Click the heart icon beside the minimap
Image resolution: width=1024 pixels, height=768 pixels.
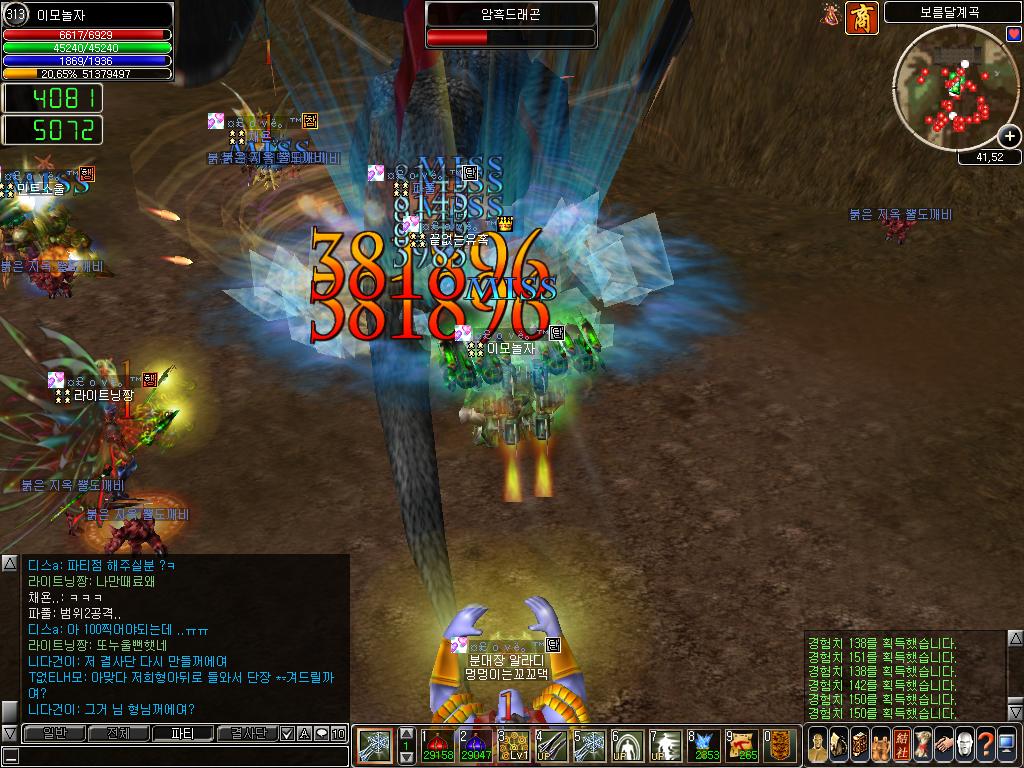point(1014,35)
